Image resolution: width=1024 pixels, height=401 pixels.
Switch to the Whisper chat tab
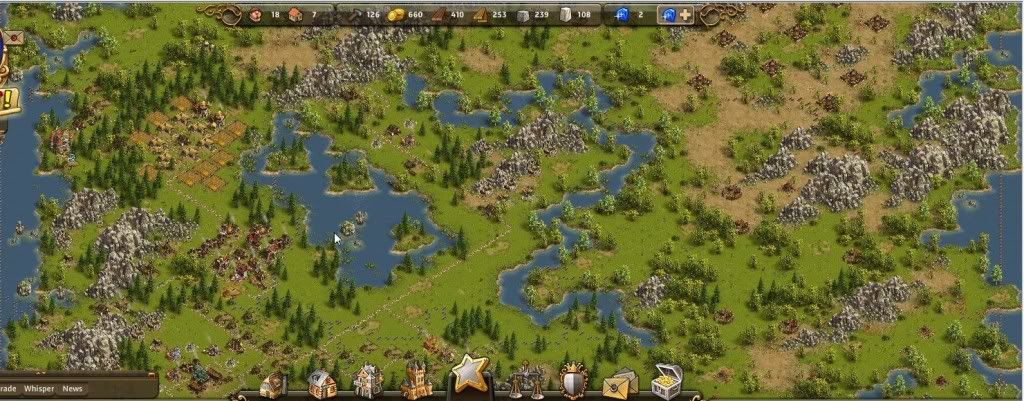(x=39, y=388)
